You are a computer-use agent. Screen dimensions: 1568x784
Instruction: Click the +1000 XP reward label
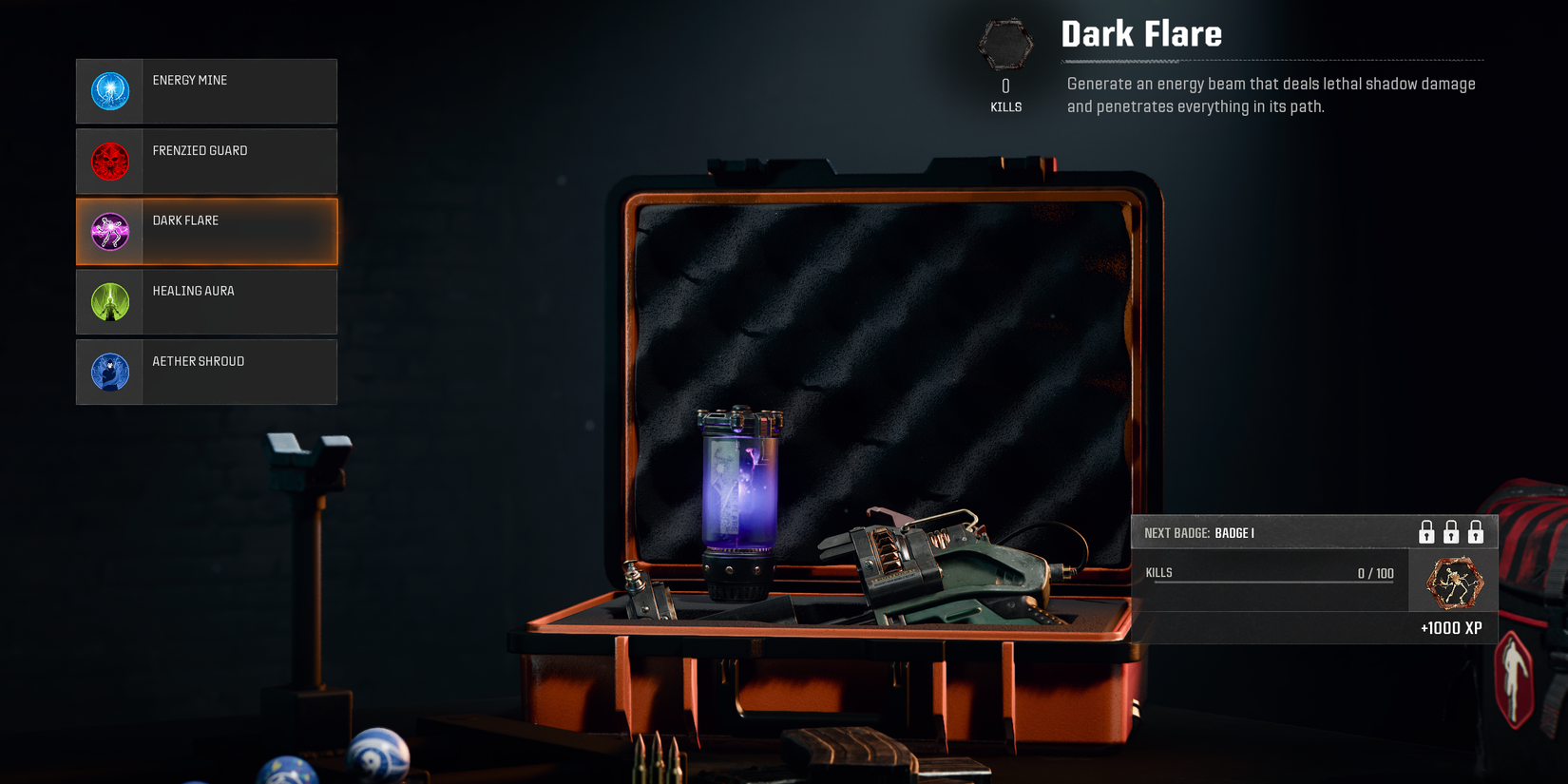[1452, 627]
